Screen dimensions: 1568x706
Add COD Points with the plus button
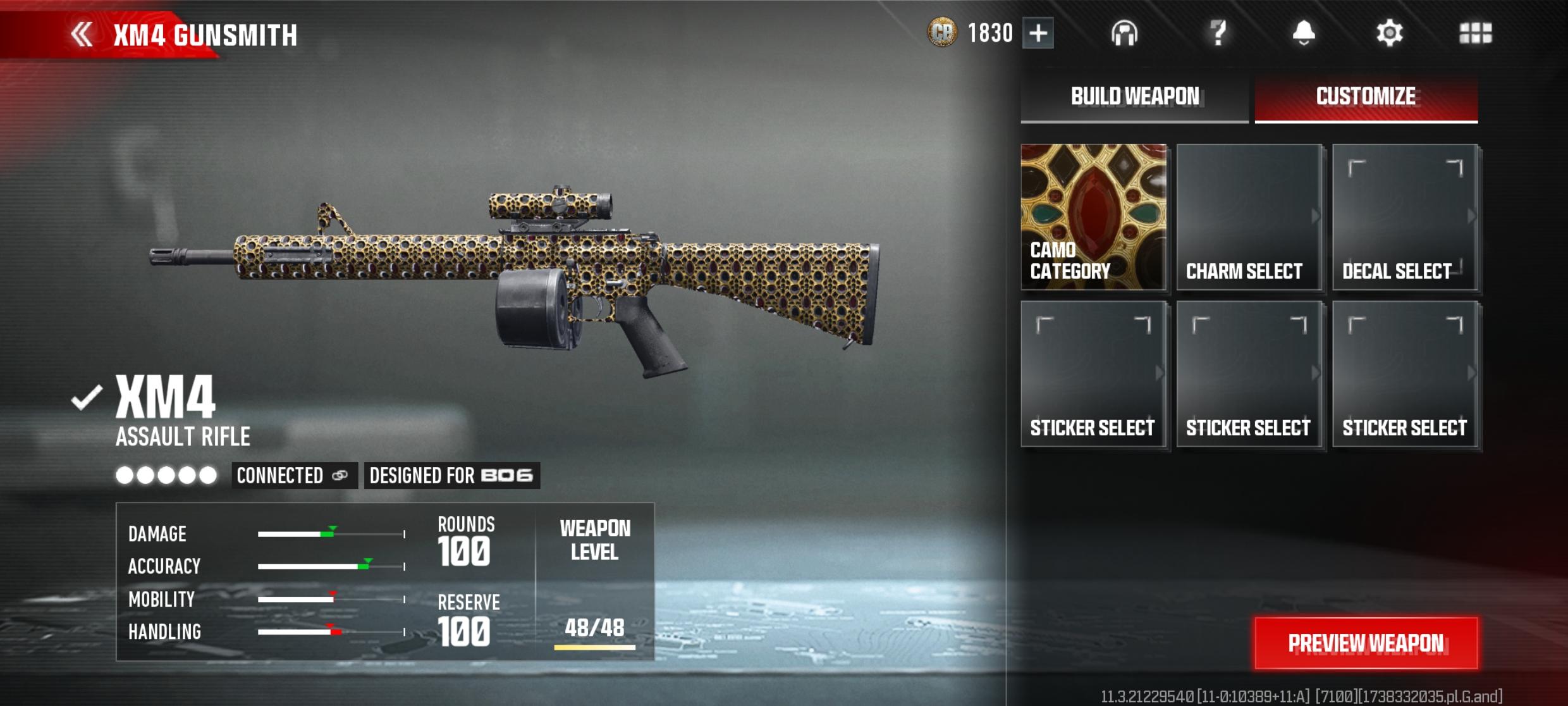tap(1038, 33)
